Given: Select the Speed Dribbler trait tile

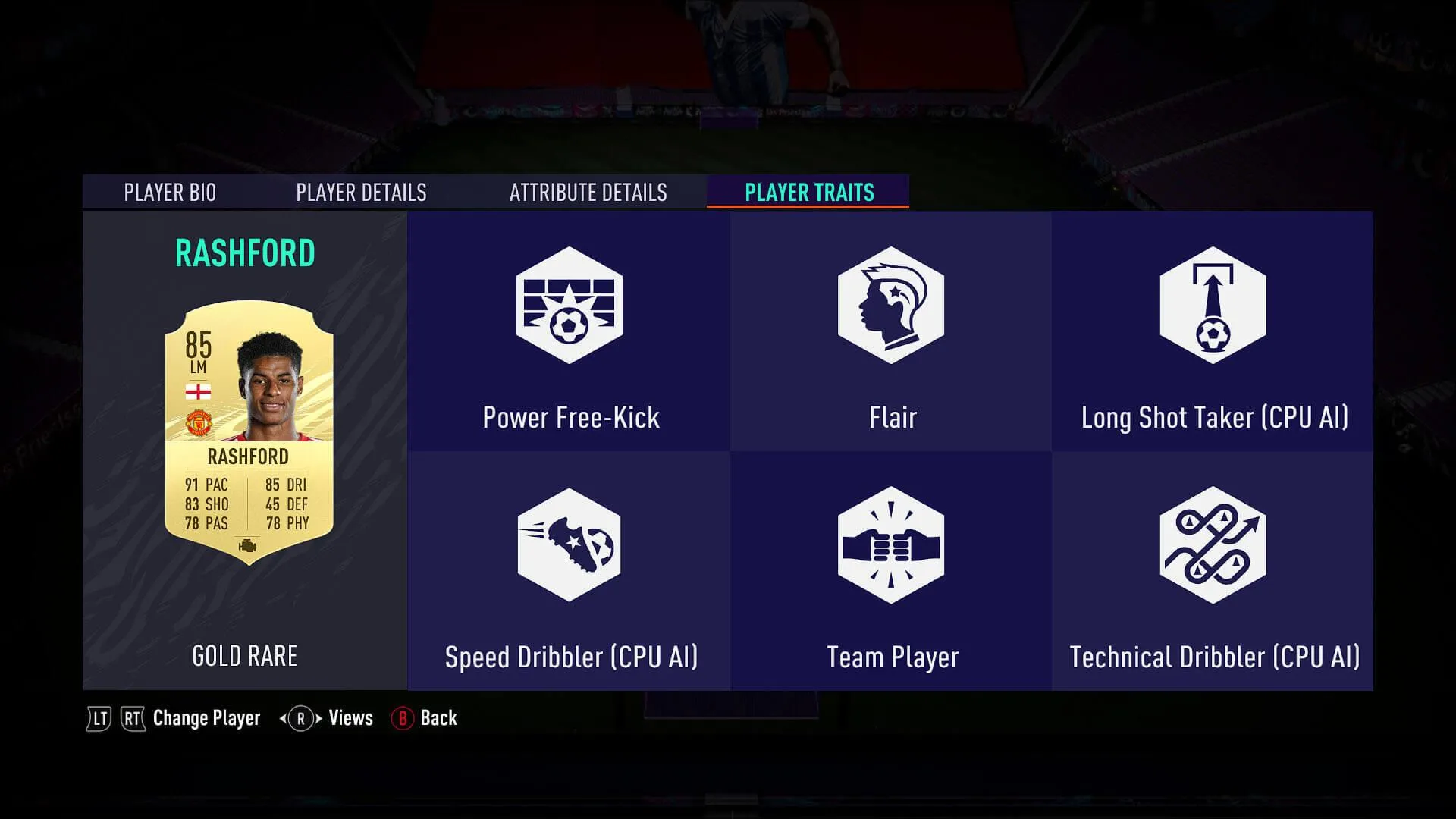Looking at the screenshot, I should [569, 572].
